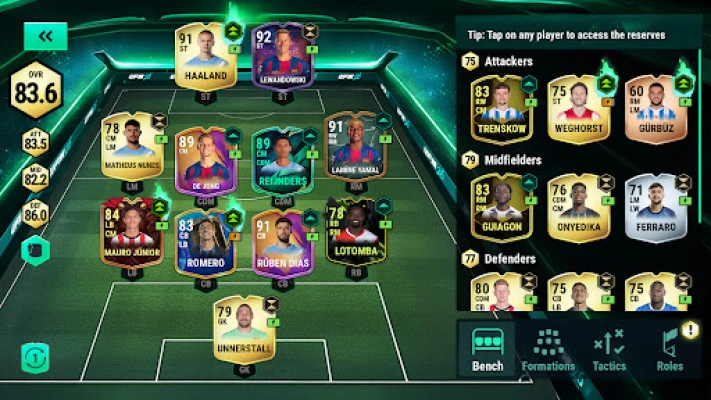Select Romero centre back card

[204, 242]
